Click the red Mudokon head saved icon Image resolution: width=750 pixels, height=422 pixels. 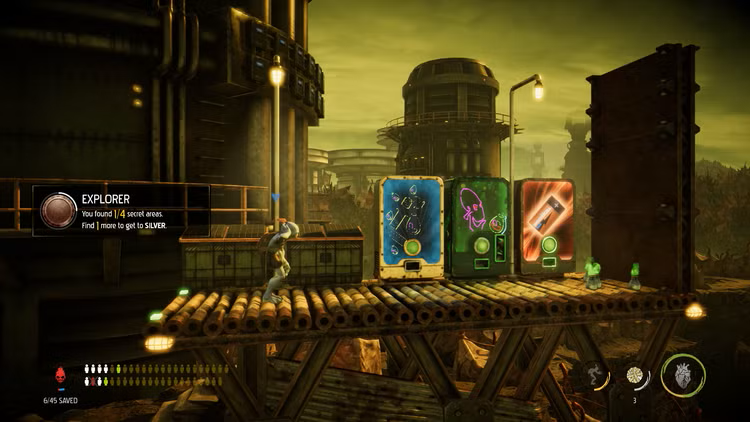(x=59, y=375)
